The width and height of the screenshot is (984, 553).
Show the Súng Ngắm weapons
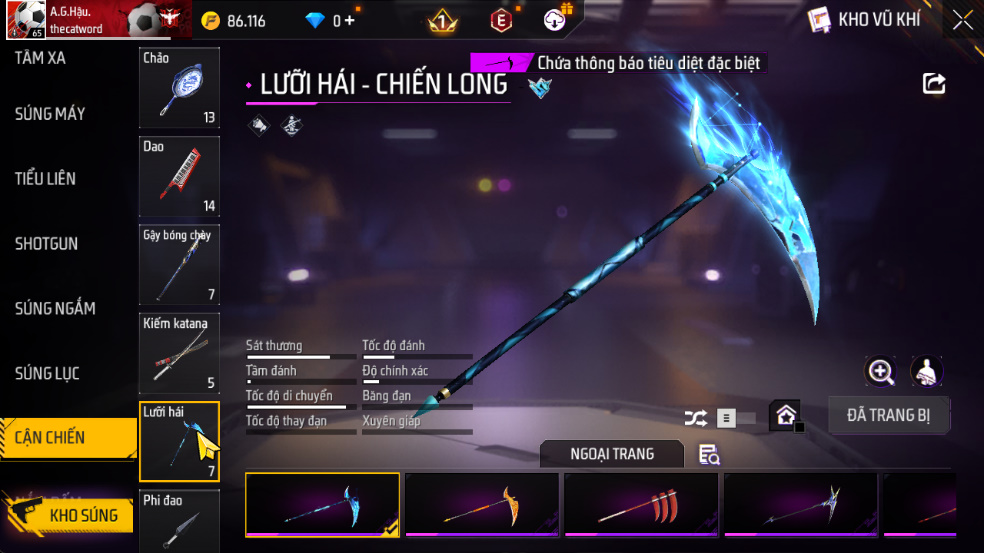(x=55, y=309)
